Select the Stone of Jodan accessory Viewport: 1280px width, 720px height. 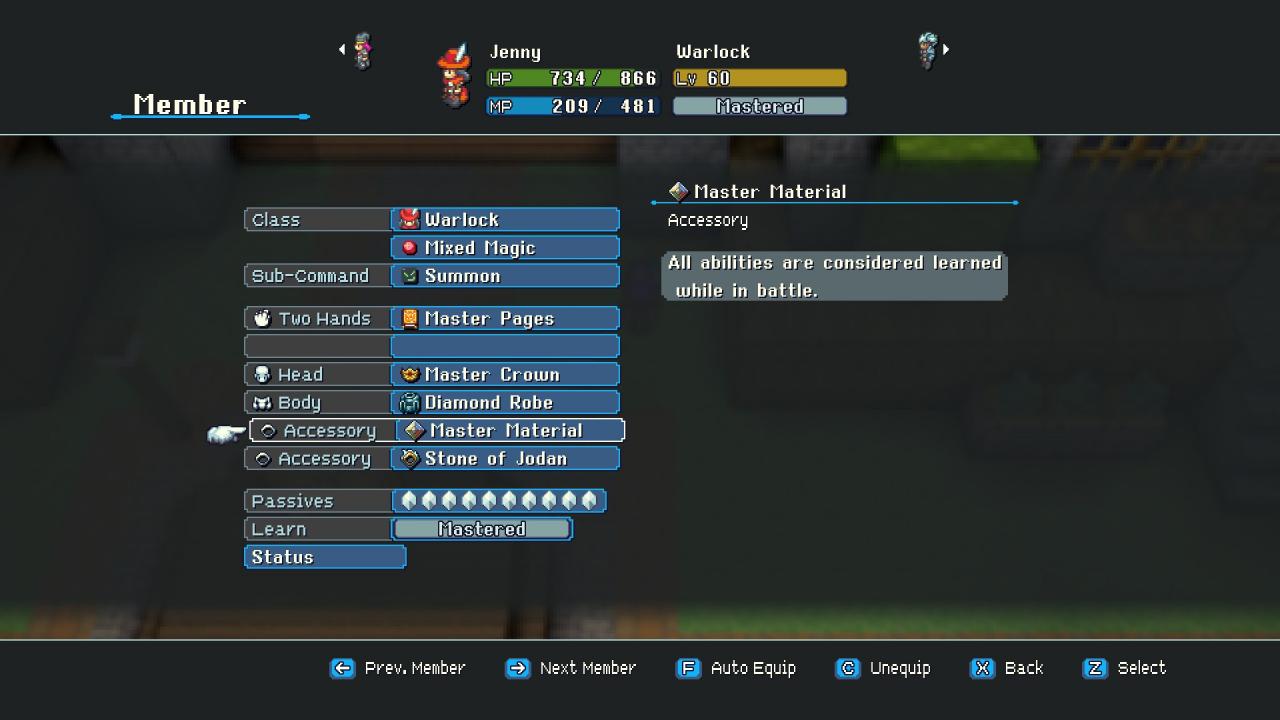click(x=505, y=459)
